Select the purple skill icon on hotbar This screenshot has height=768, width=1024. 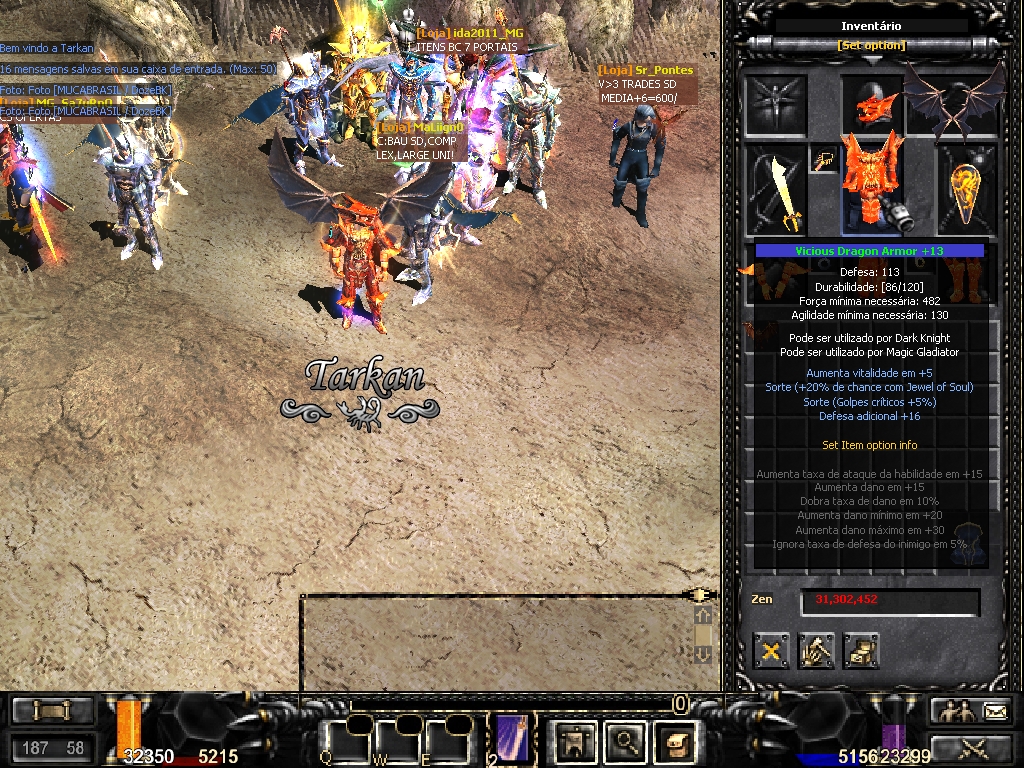[509, 740]
